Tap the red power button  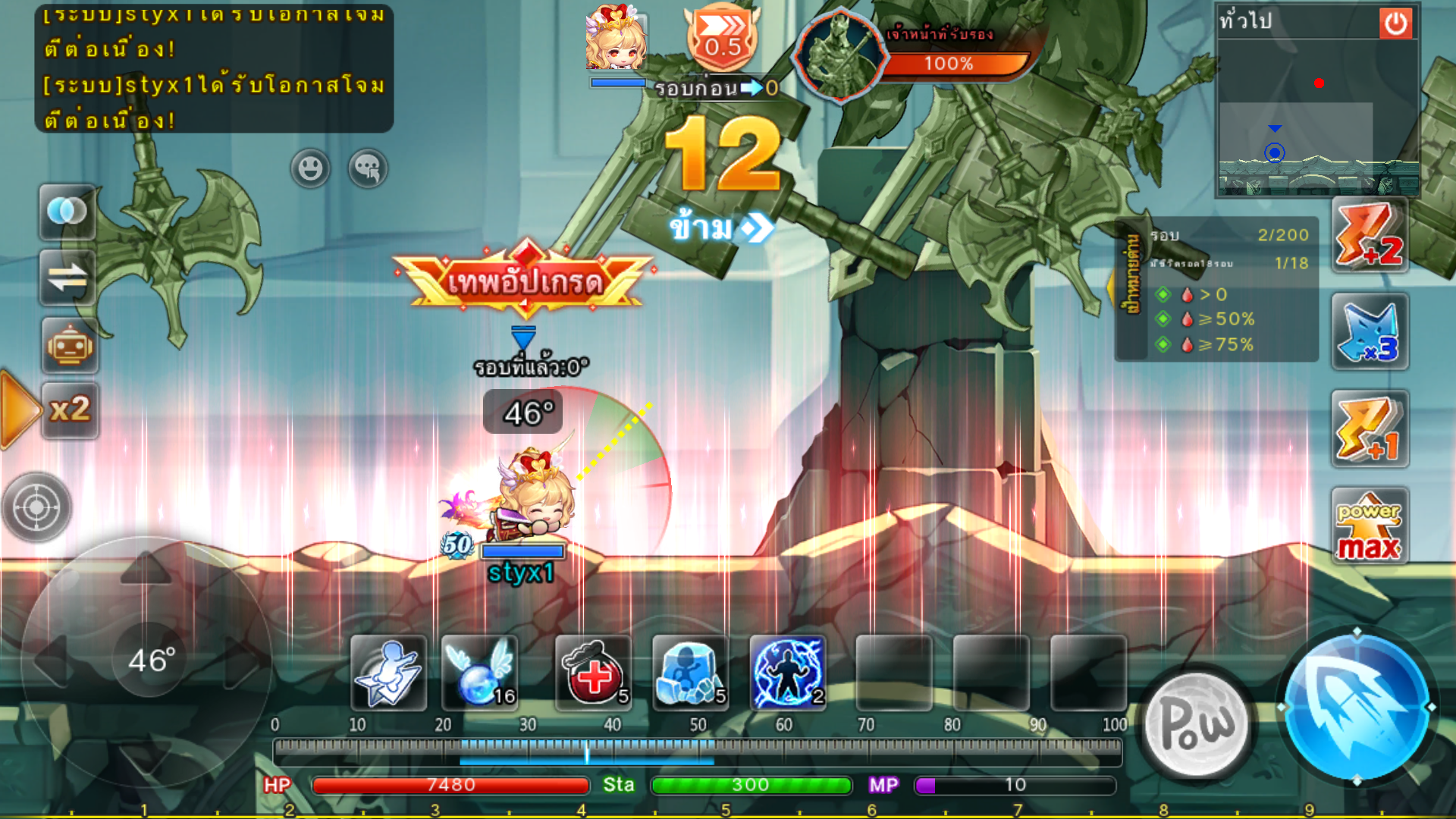pyautogui.click(x=1395, y=24)
